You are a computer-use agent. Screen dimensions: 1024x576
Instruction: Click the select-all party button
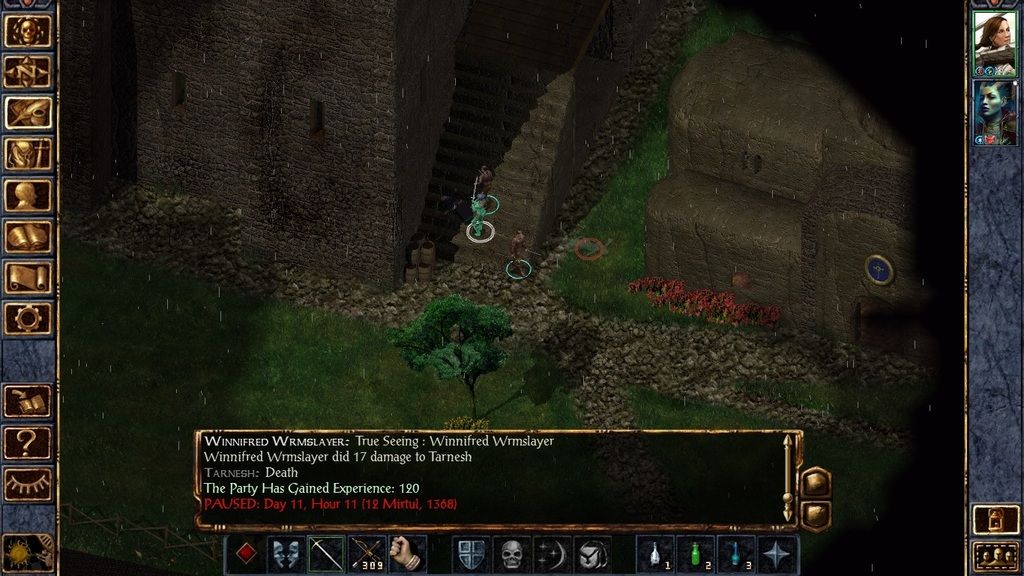tap(994, 554)
